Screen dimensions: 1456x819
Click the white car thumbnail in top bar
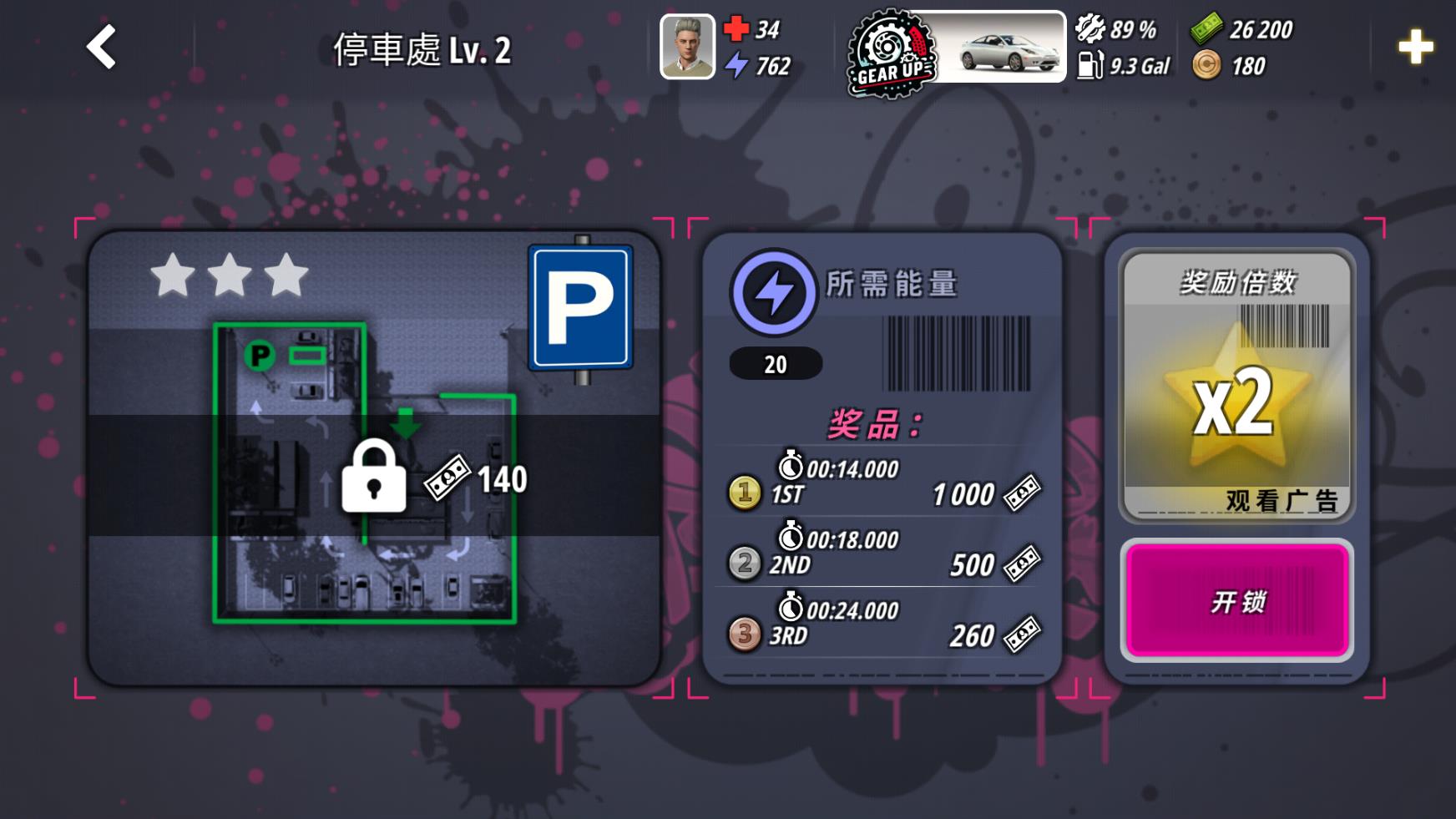1006,50
